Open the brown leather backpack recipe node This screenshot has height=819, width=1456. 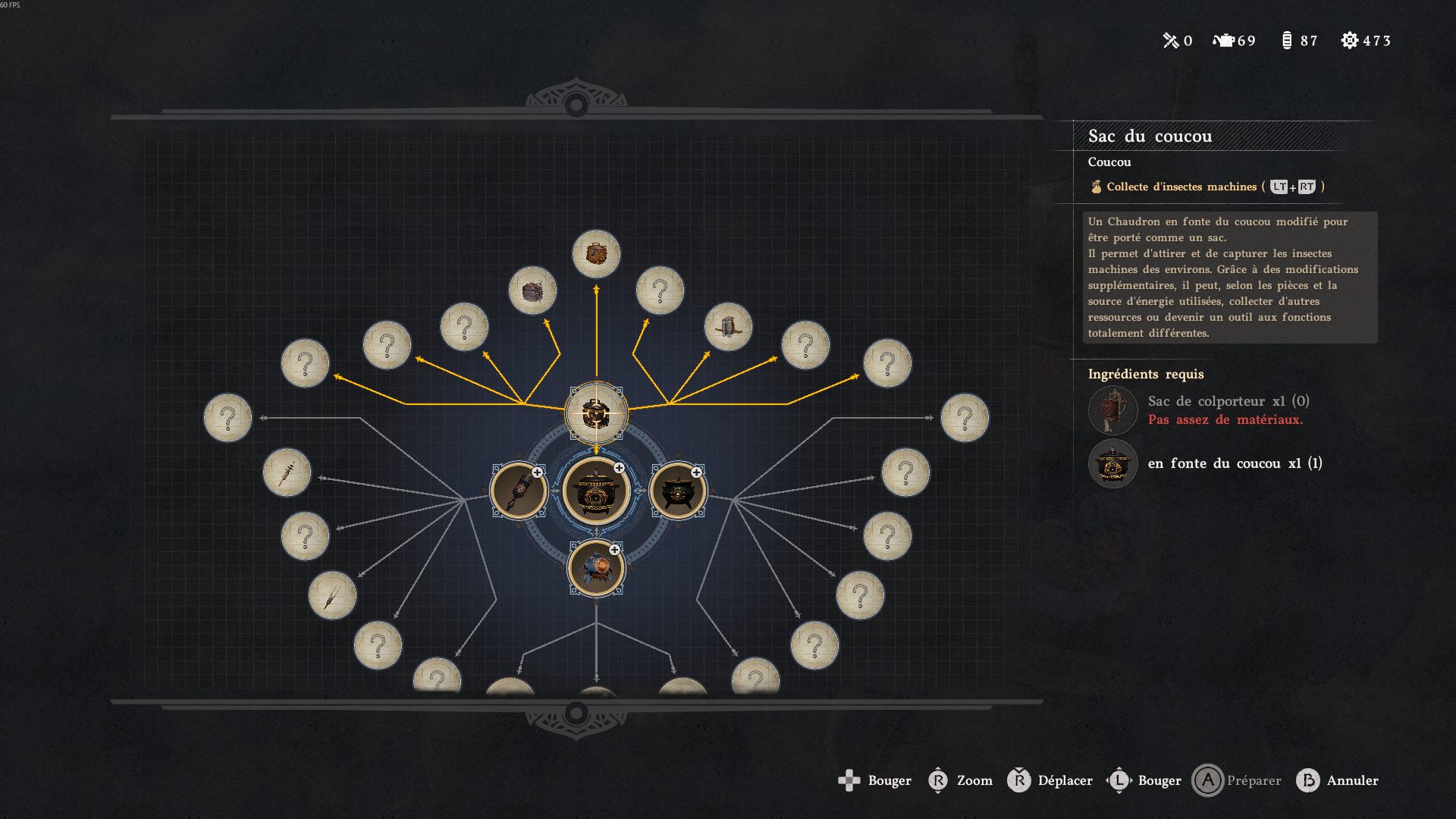596,254
